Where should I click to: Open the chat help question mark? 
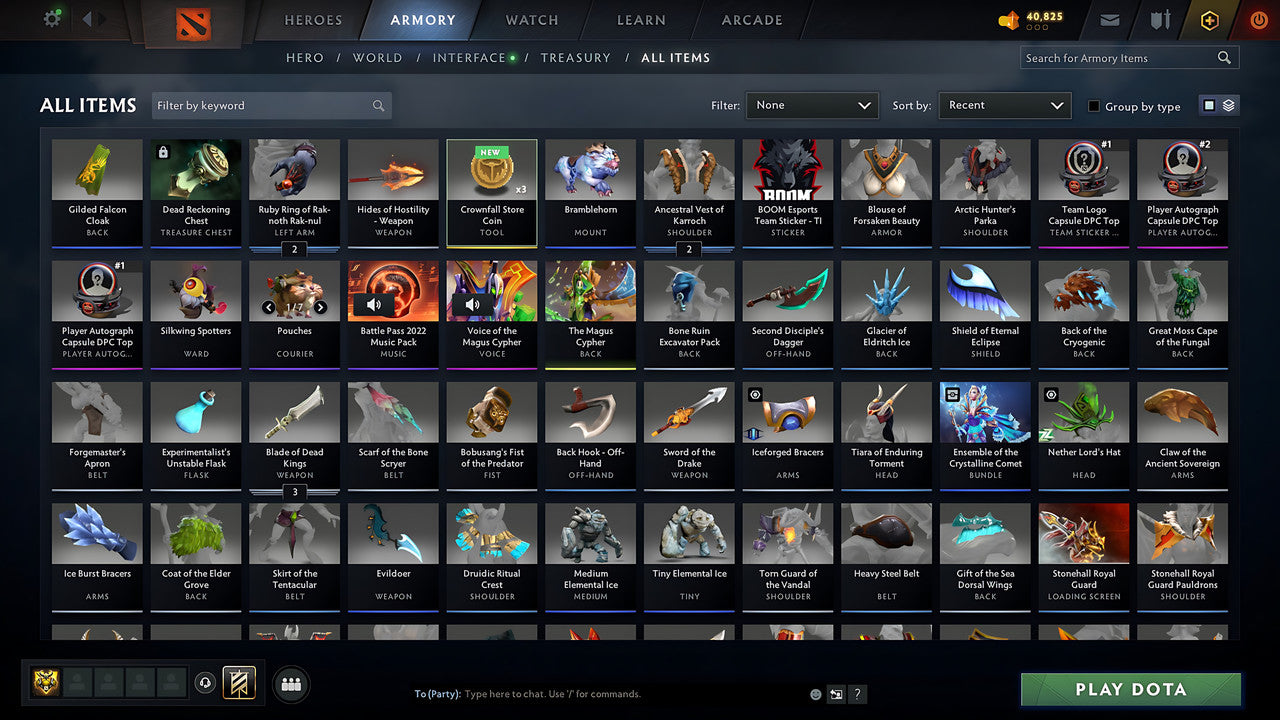pos(857,693)
